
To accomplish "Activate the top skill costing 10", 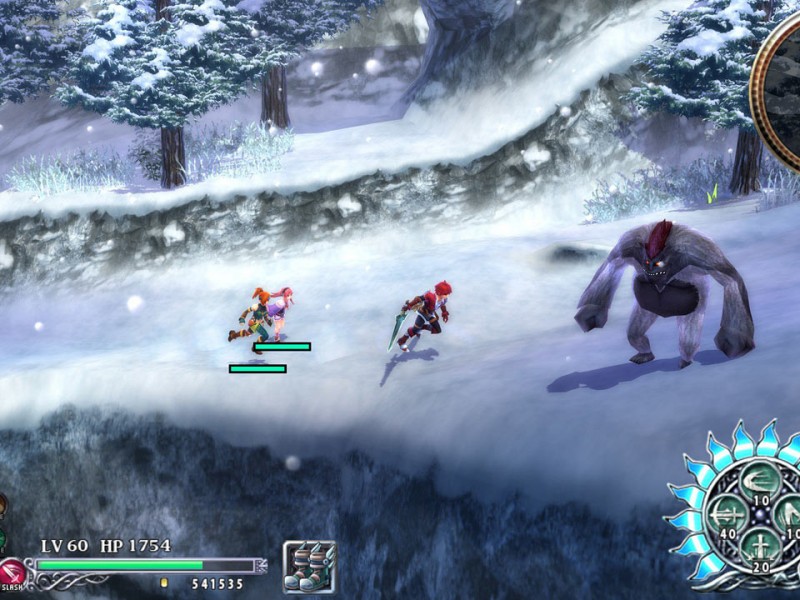I will pos(761,482).
